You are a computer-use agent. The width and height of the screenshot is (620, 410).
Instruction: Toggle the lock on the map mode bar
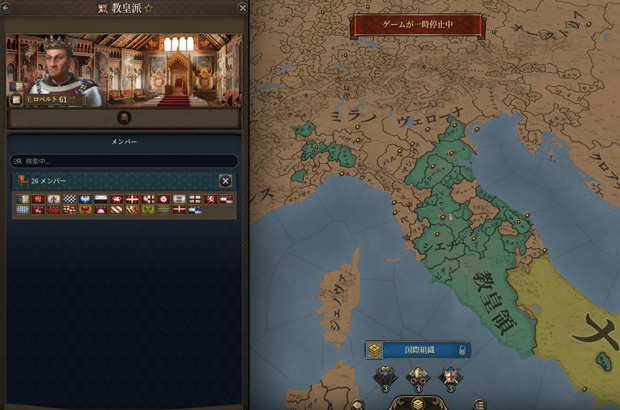pyautogui.click(x=462, y=350)
